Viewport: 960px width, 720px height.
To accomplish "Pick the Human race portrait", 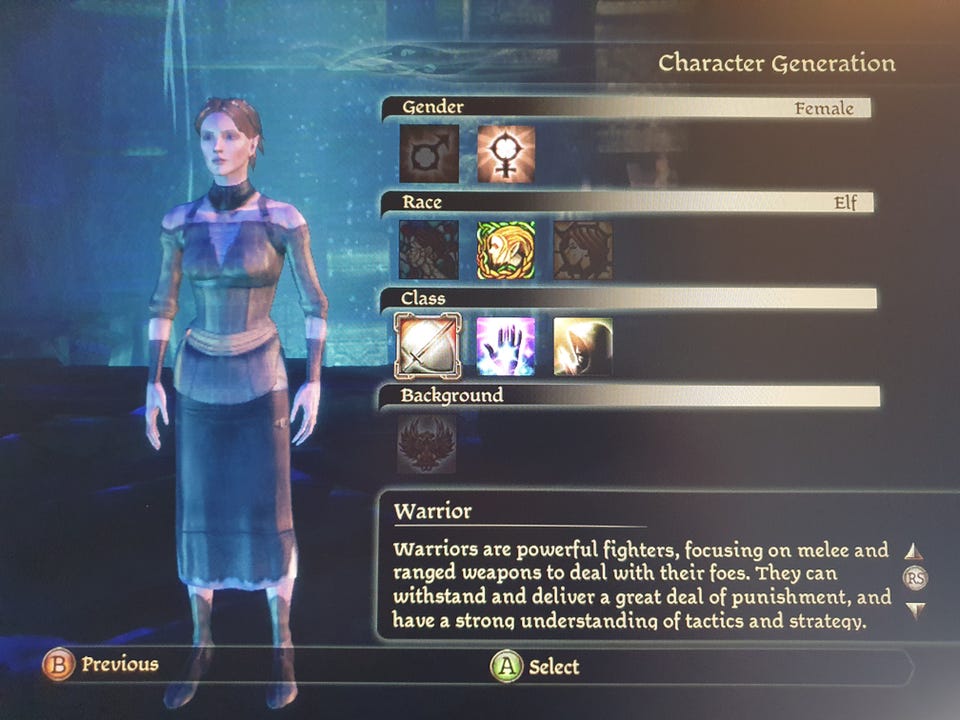I will tap(429, 250).
